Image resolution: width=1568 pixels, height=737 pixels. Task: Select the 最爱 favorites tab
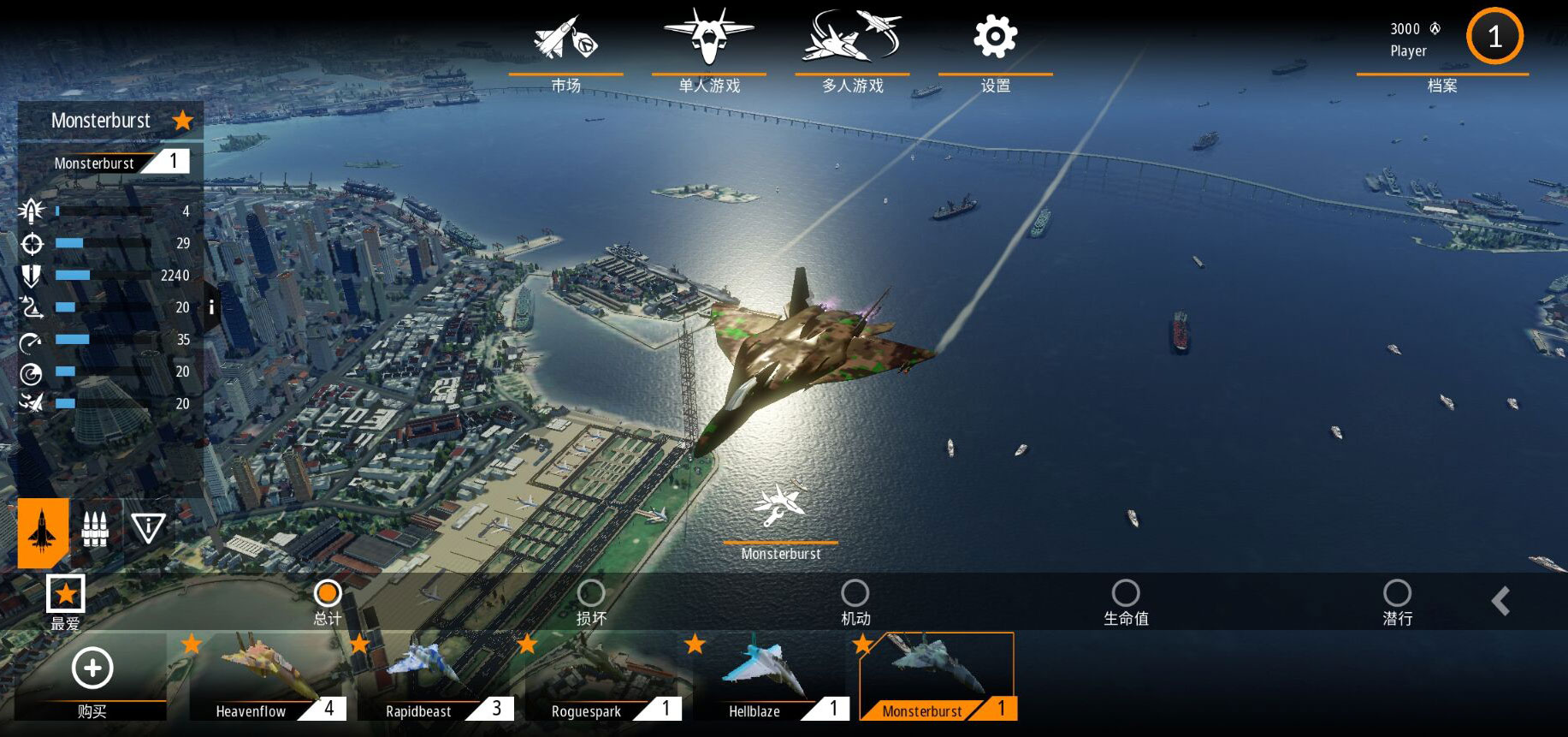click(65, 592)
